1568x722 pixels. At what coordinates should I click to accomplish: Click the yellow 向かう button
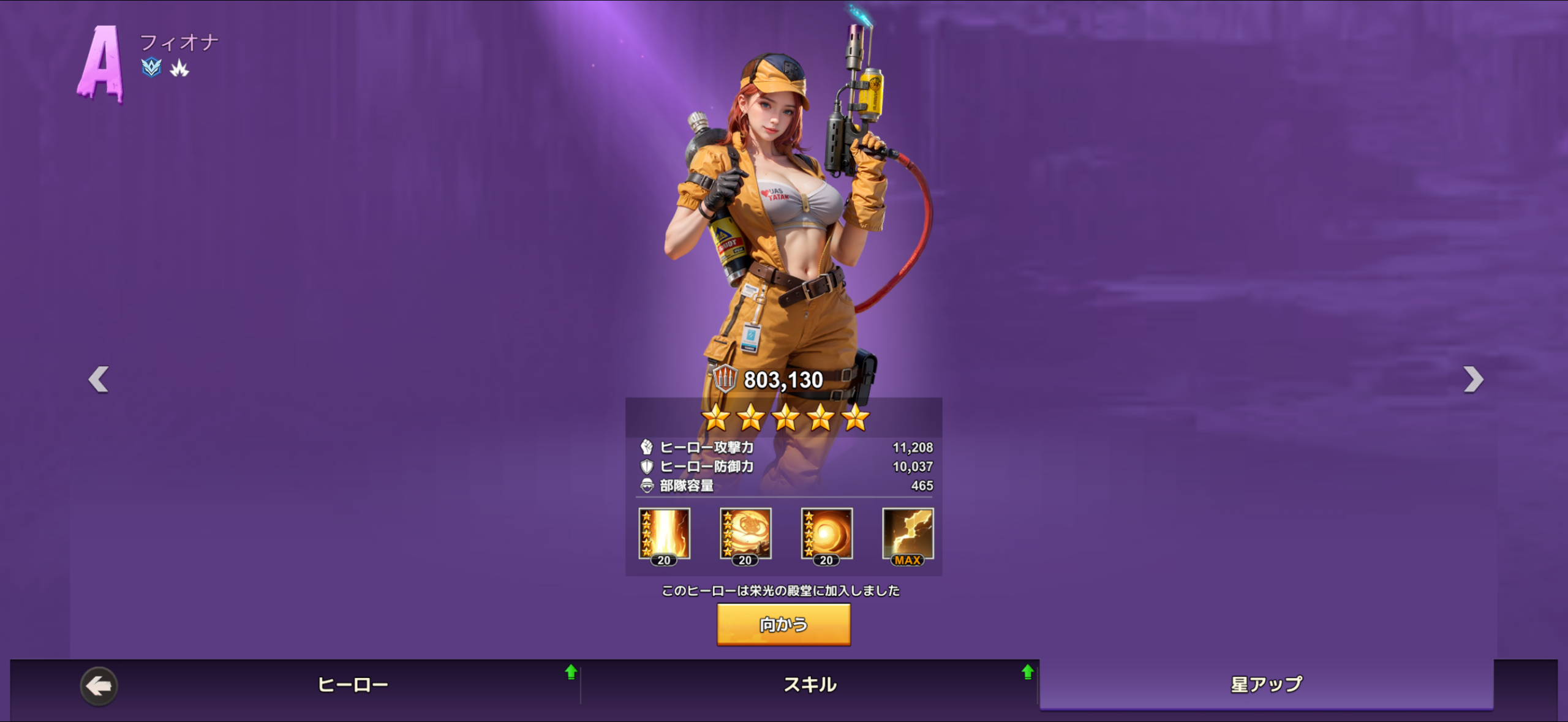(783, 624)
